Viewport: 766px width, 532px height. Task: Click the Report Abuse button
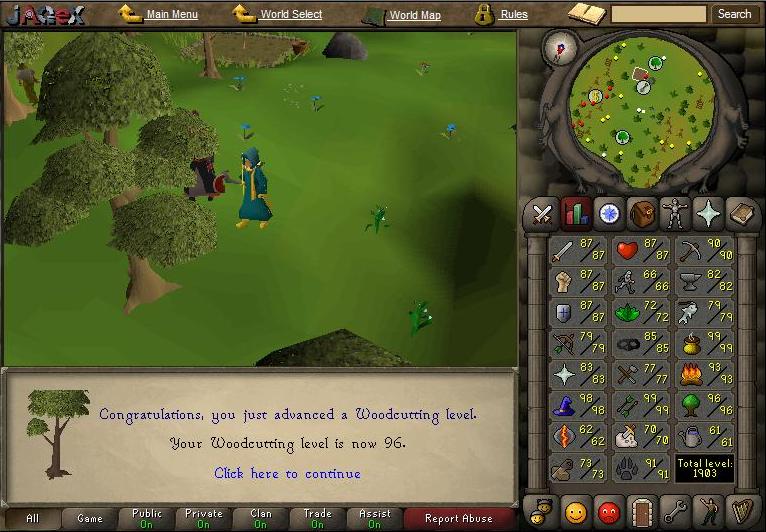click(459, 519)
